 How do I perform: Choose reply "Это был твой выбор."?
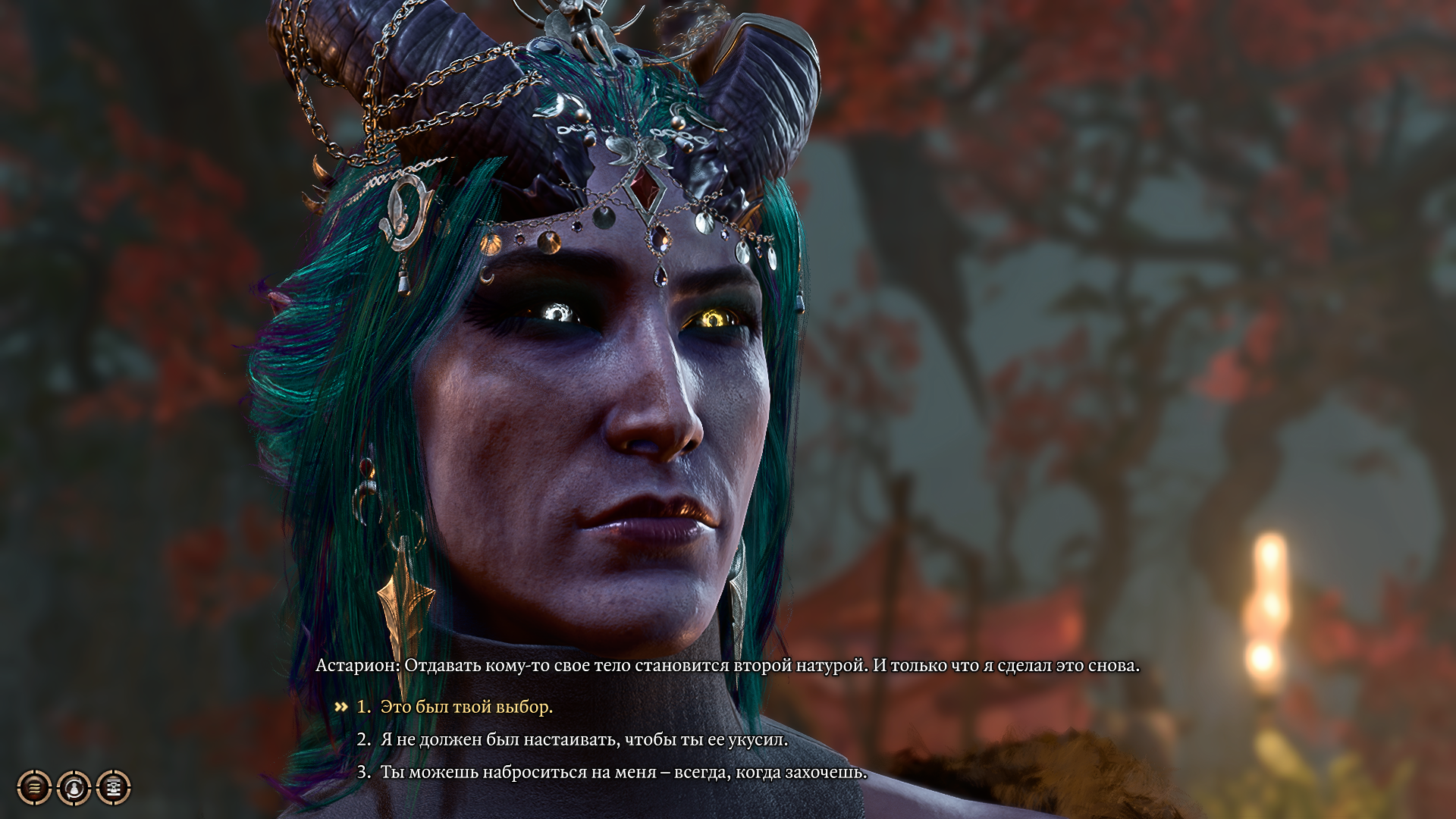[466, 707]
